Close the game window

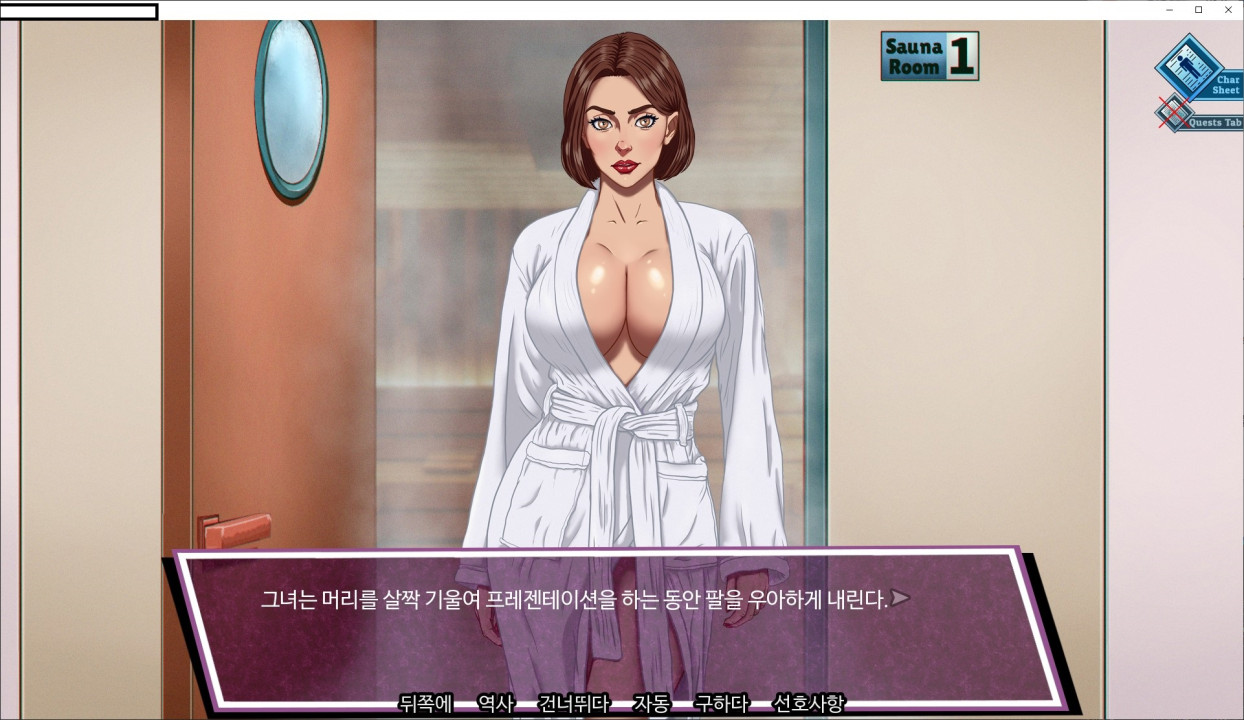point(1228,10)
